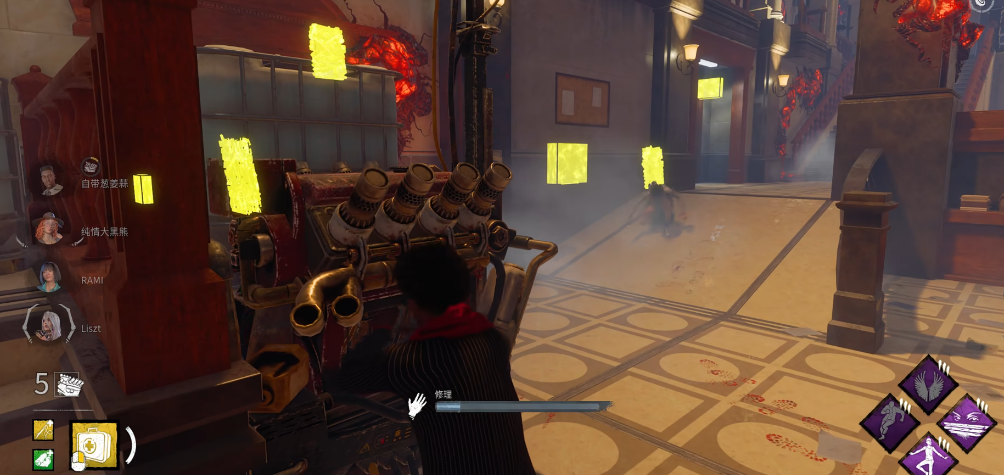
Task: Click the yellow syringe add-on icon
Action: 43,430
